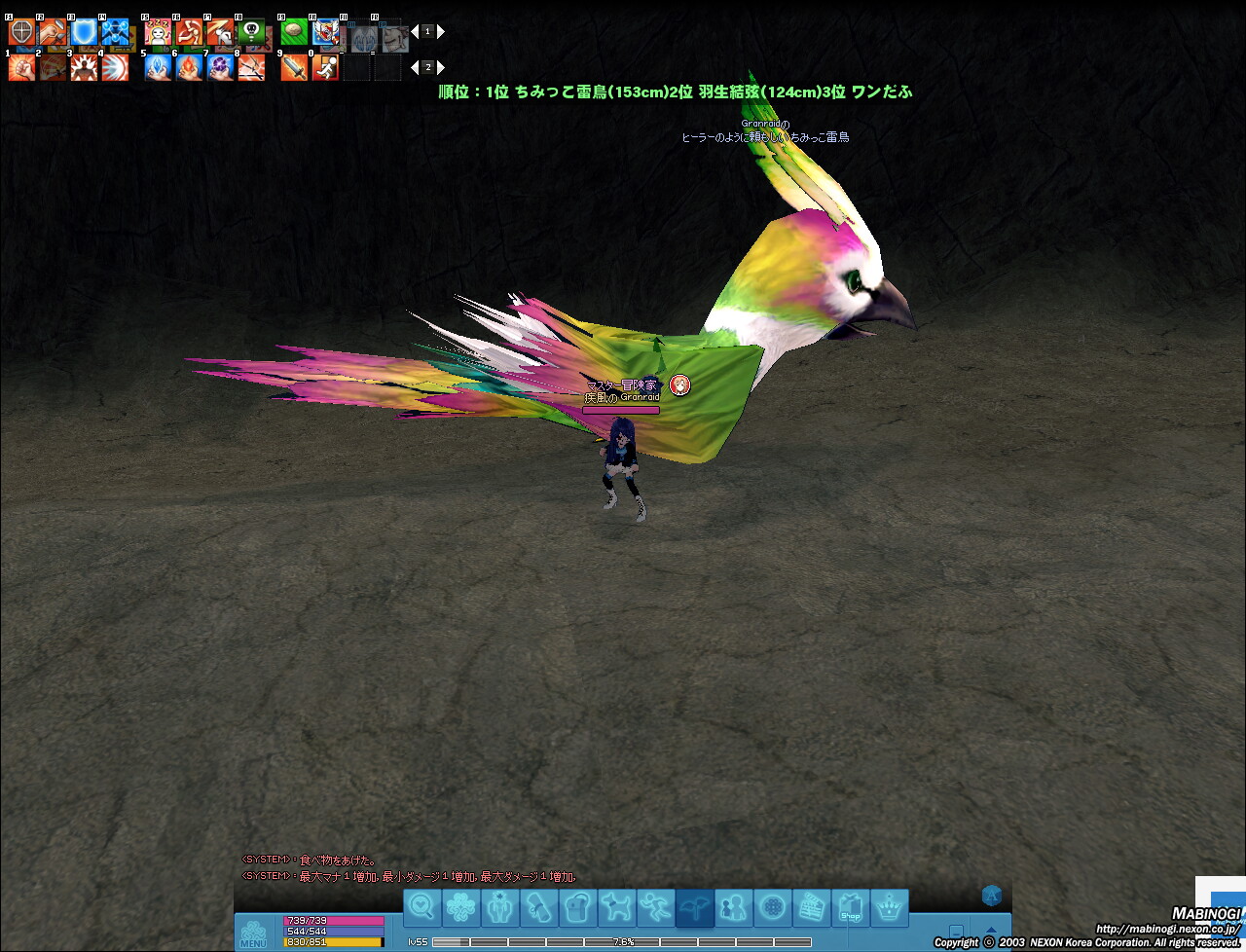Viewport: 1246px width, 952px height.
Task: Open the pet dog window
Action: [x=617, y=908]
